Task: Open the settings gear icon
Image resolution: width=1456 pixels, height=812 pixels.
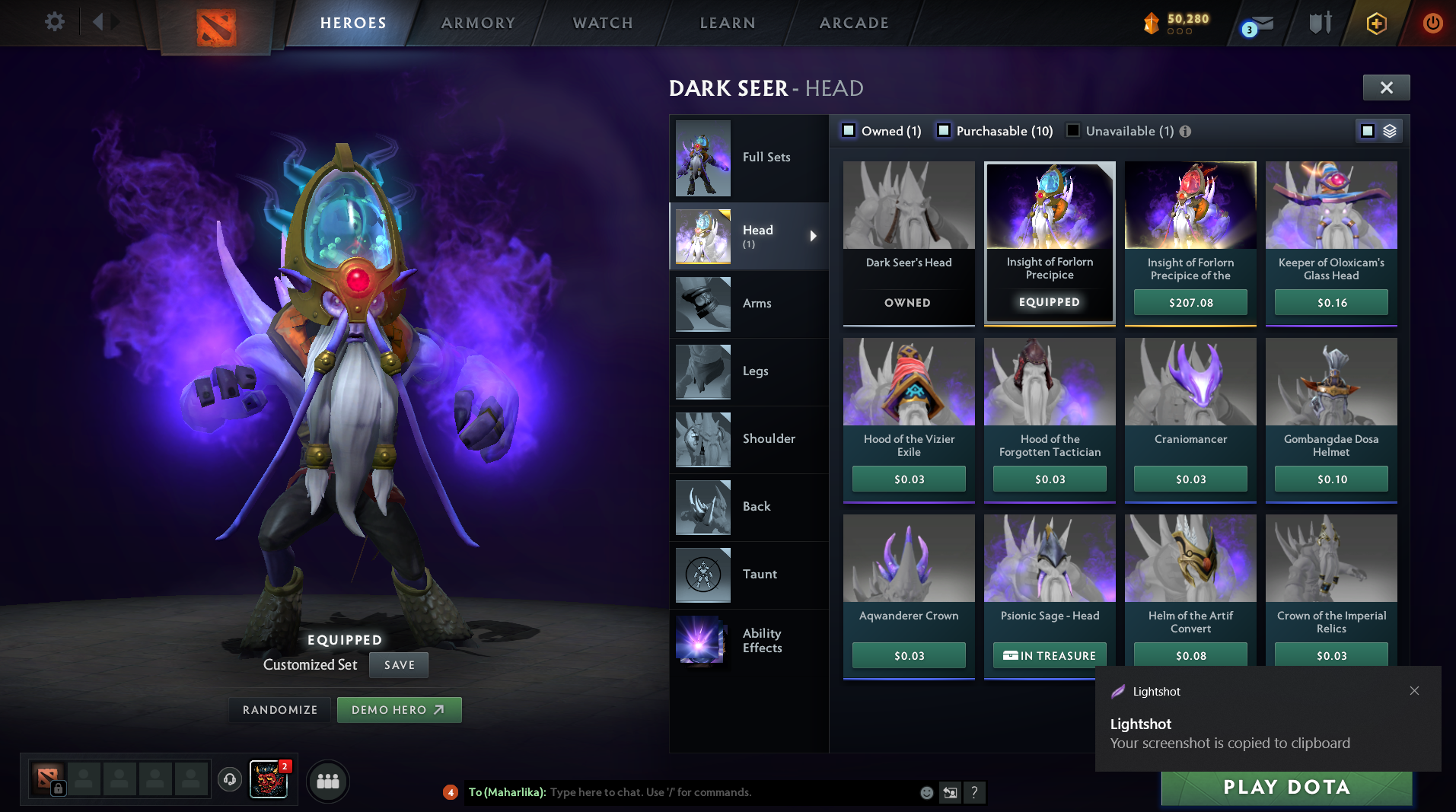Action: [53, 22]
